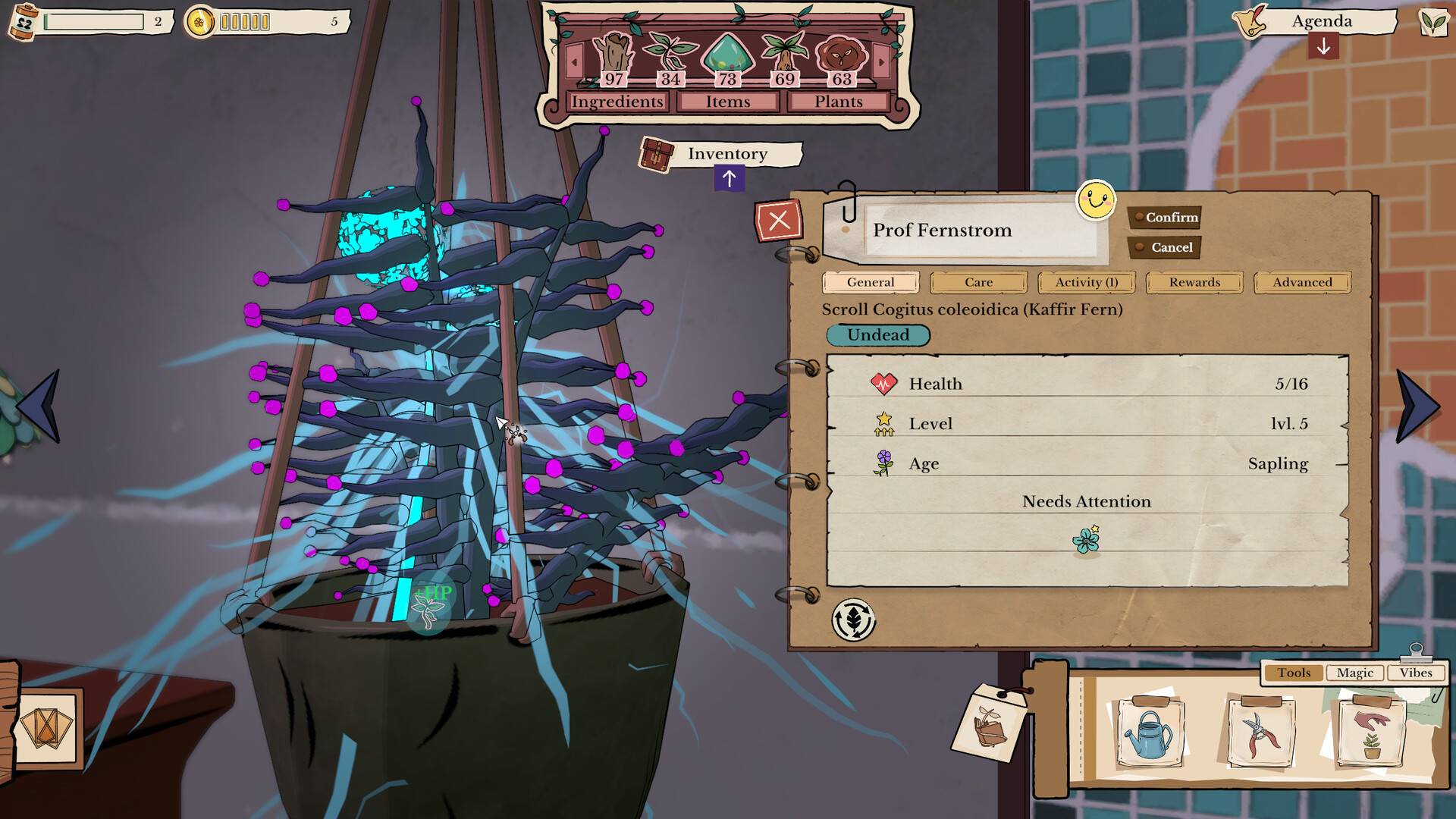The image size is (1456, 819).
Task: Edit the Prof Fernstrom name field
Action: [x=978, y=231]
